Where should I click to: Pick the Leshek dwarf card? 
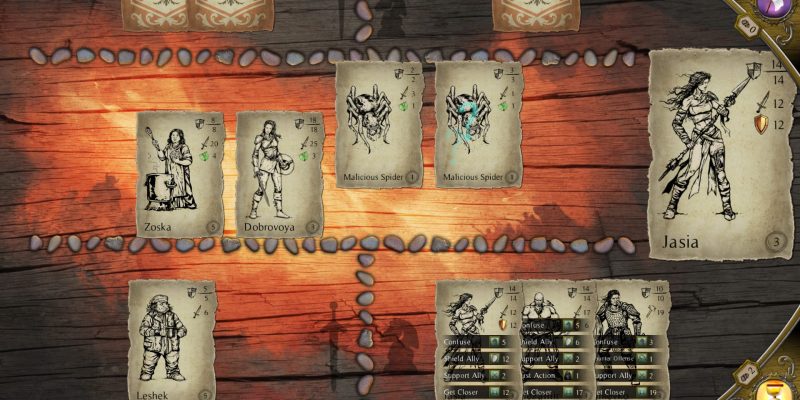172,340
